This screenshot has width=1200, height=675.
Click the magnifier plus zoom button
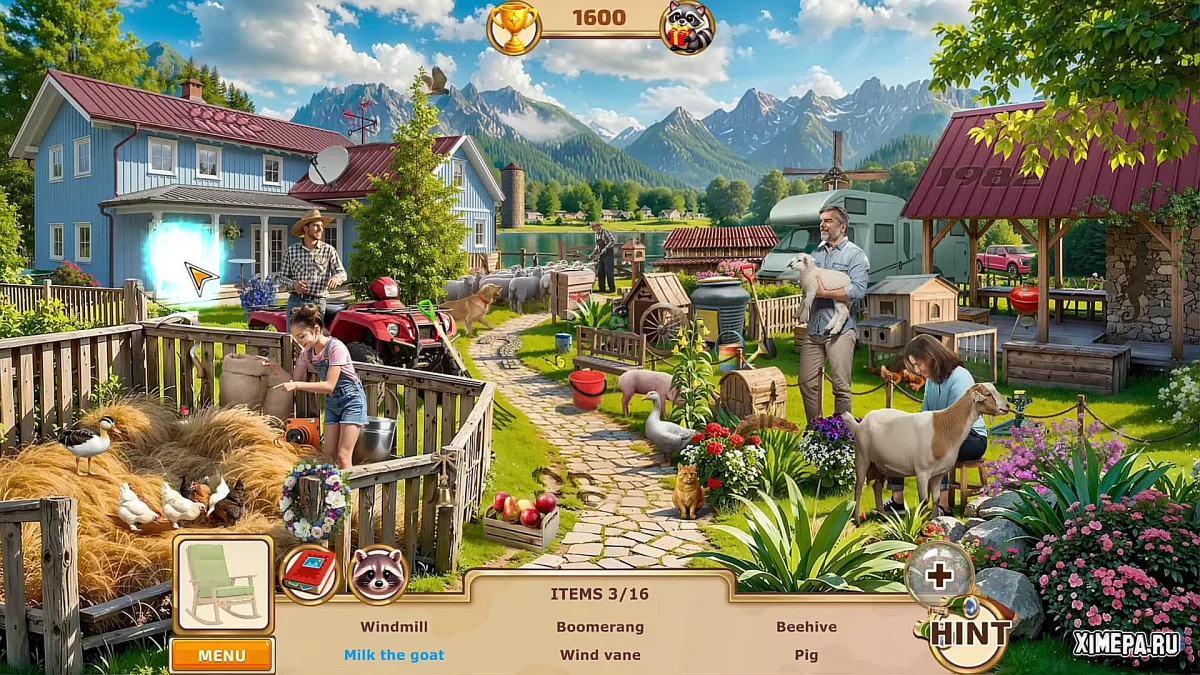pos(939,575)
